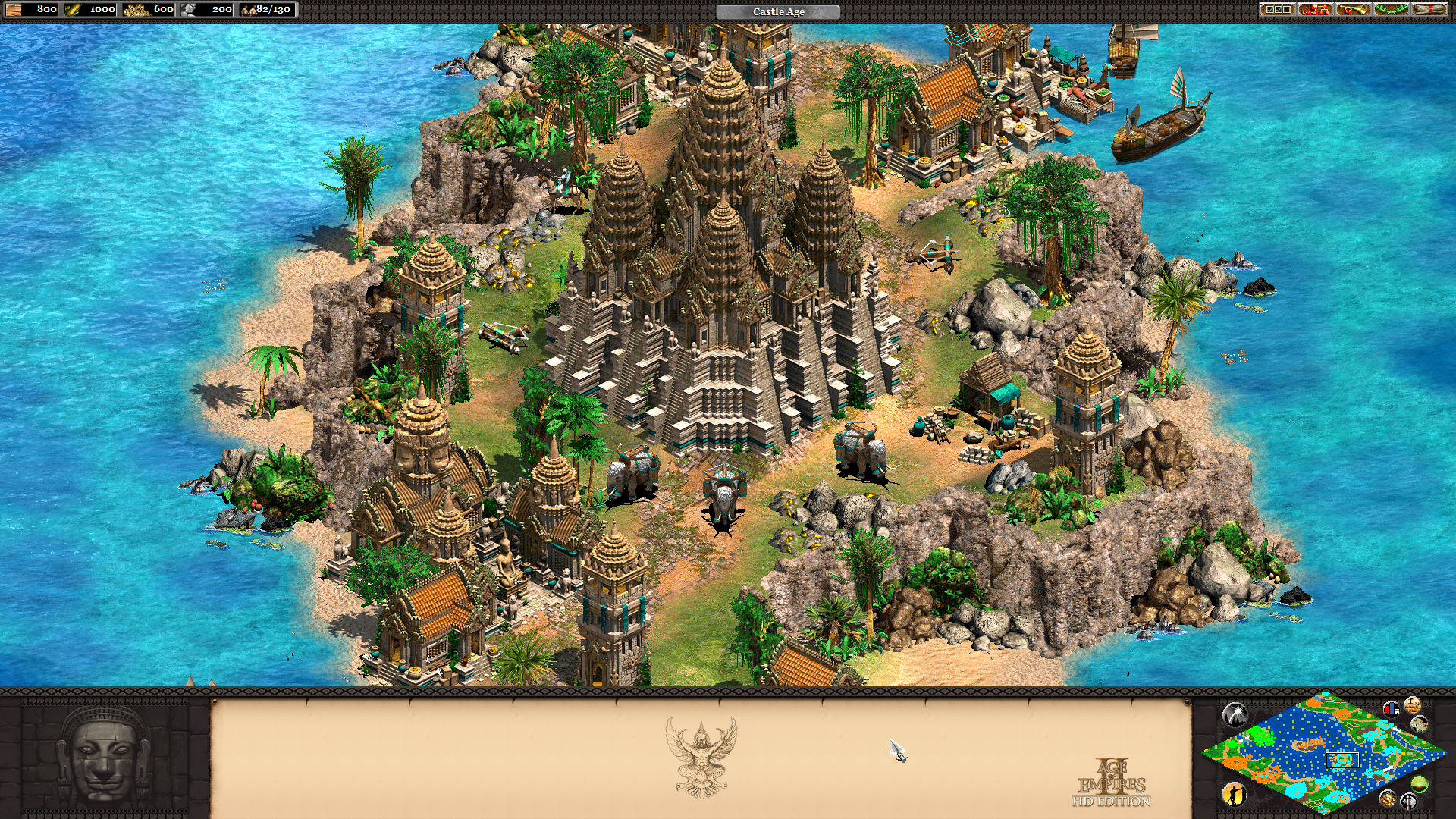Open chat with the trumpet button
Image resolution: width=1456 pixels, height=819 pixels.
pos(1353,10)
